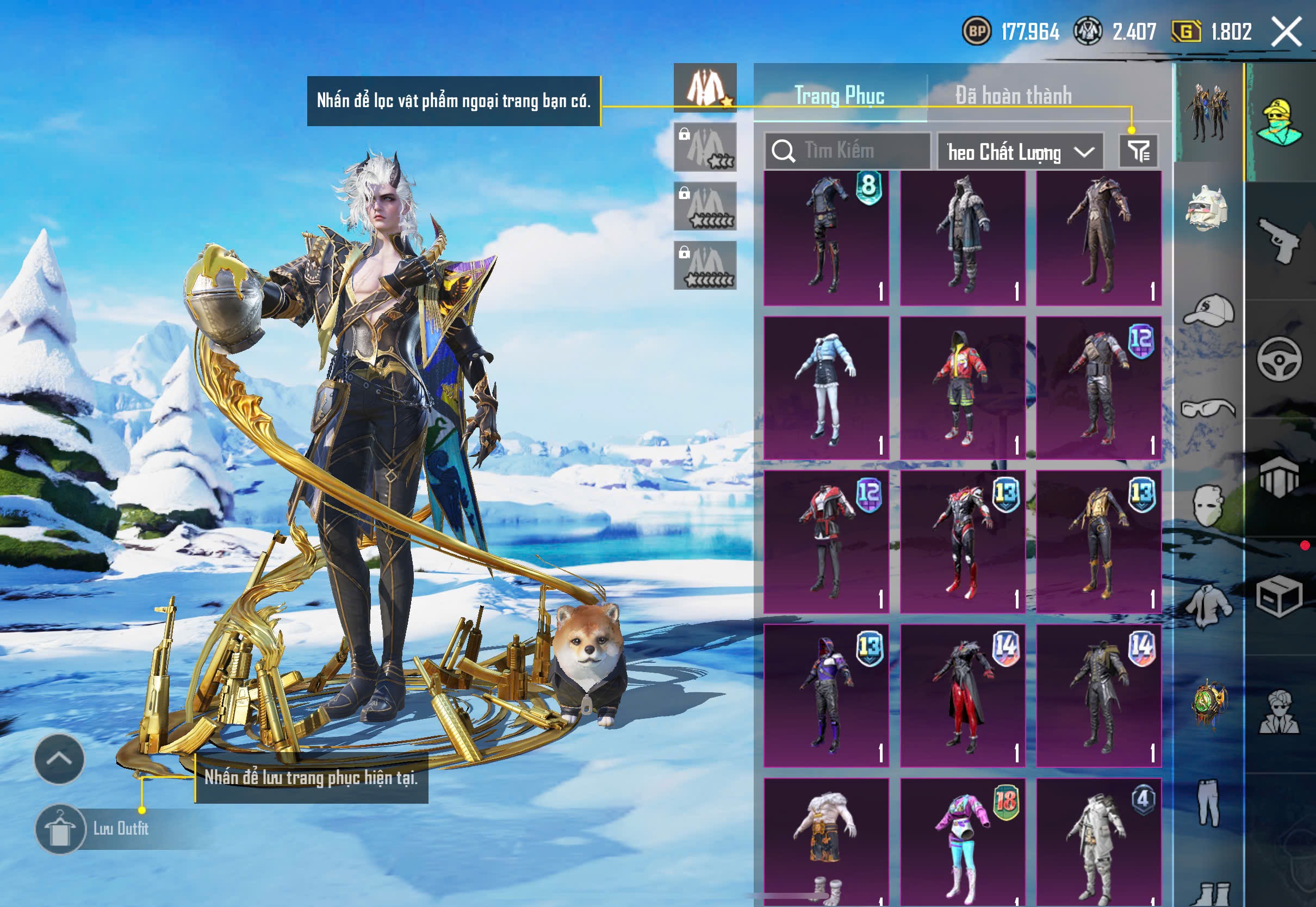Expand the round up-arrow button

click(59, 759)
